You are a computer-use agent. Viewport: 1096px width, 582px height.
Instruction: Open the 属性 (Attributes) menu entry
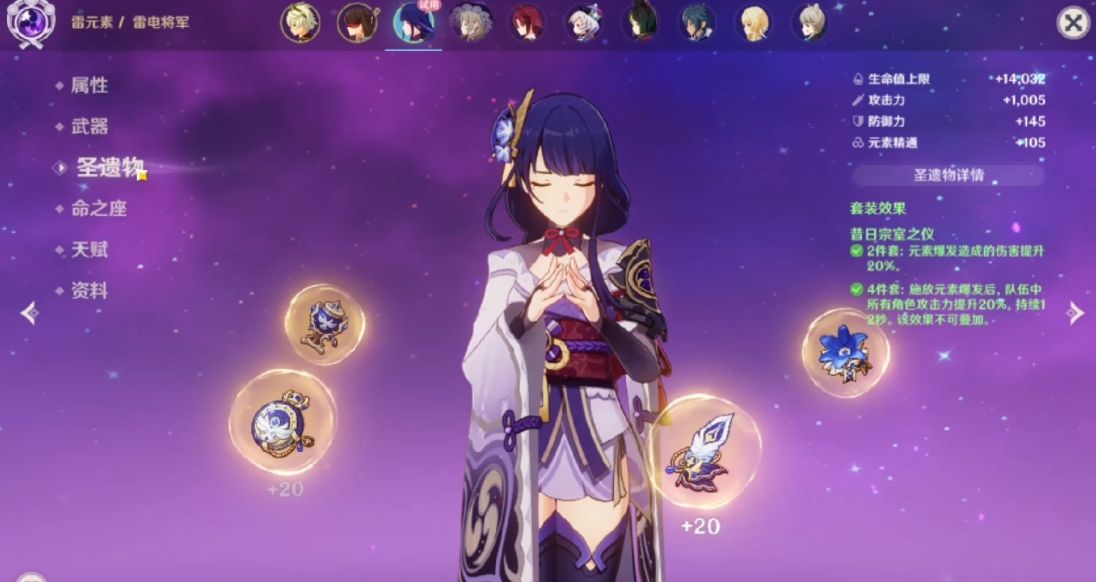click(89, 85)
